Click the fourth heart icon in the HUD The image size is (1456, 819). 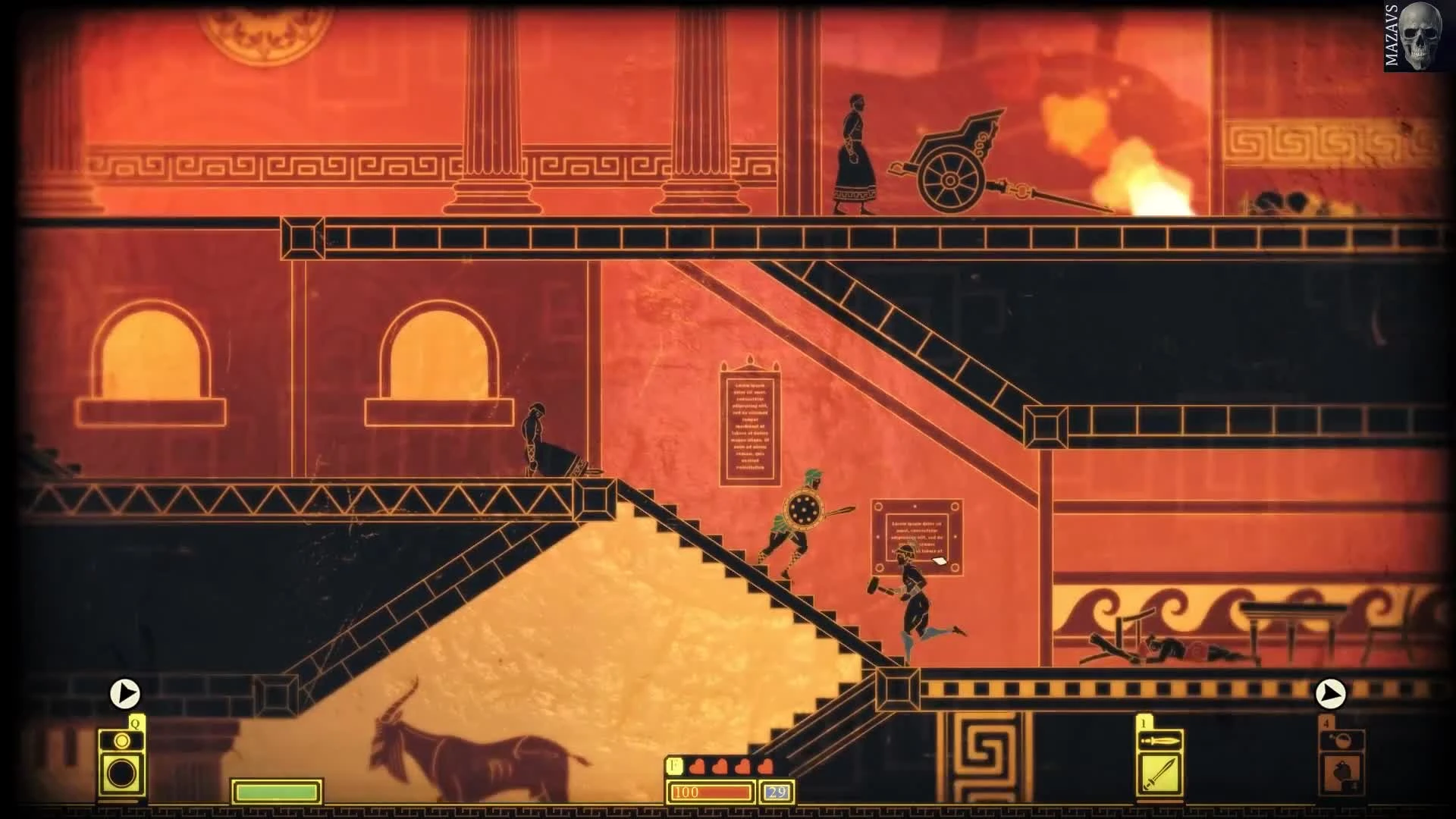[767, 767]
